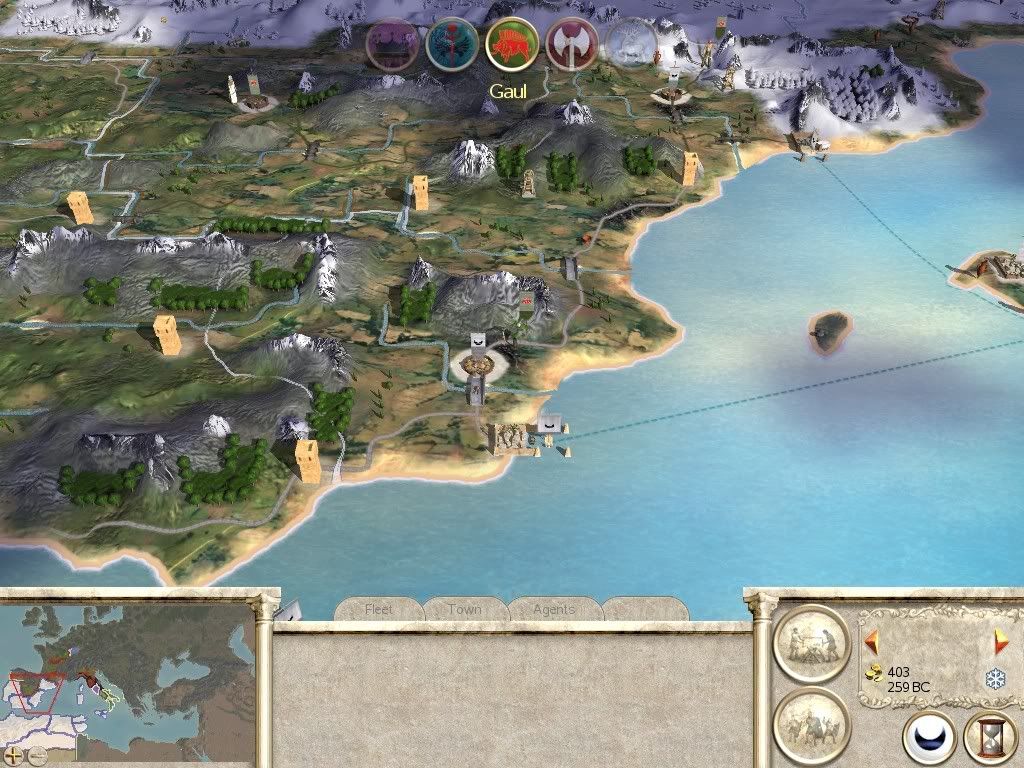Open the crescent faction overview button

click(x=929, y=739)
